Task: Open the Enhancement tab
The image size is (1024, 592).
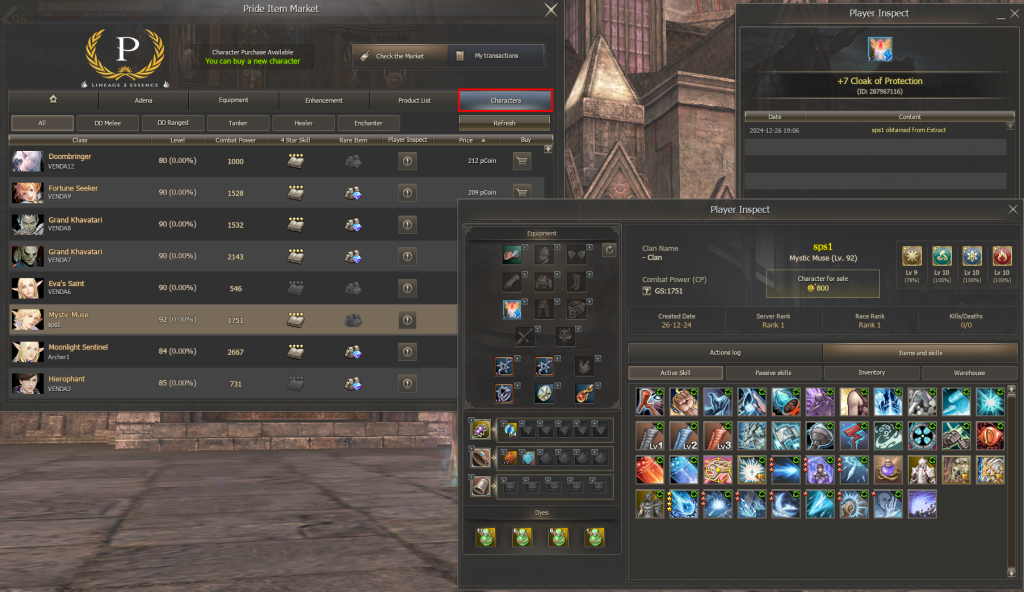Action: [x=324, y=100]
